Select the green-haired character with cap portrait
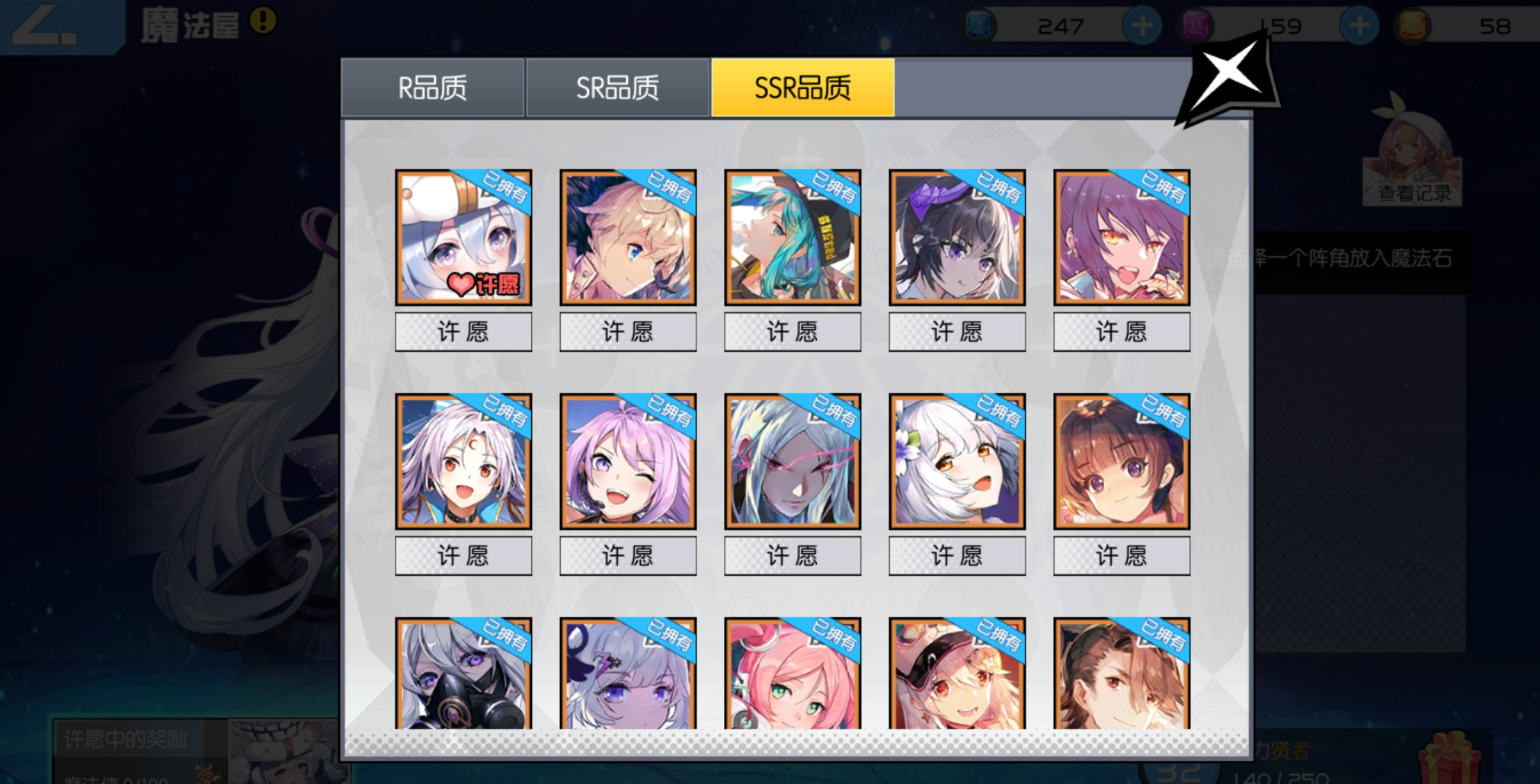1540x784 pixels. tap(792, 238)
